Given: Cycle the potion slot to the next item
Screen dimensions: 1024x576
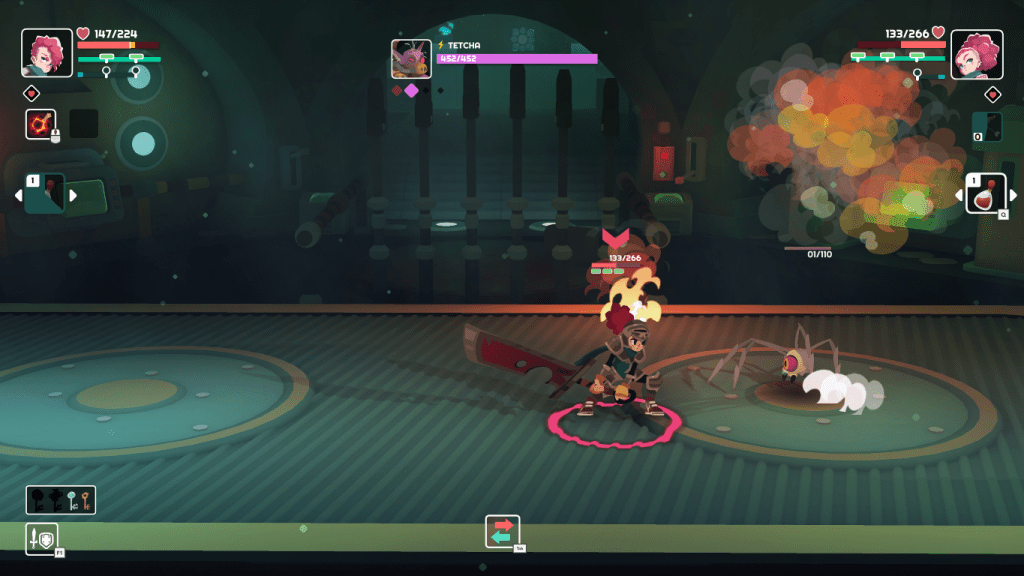Looking at the screenshot, I should (x=1013, y=195).
